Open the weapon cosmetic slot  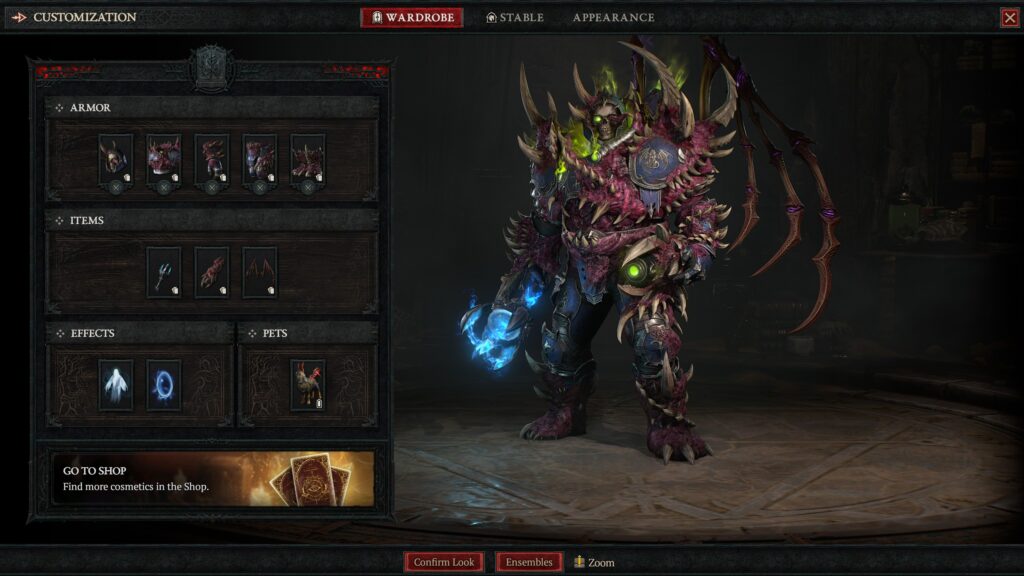click(x=164, y=272)
